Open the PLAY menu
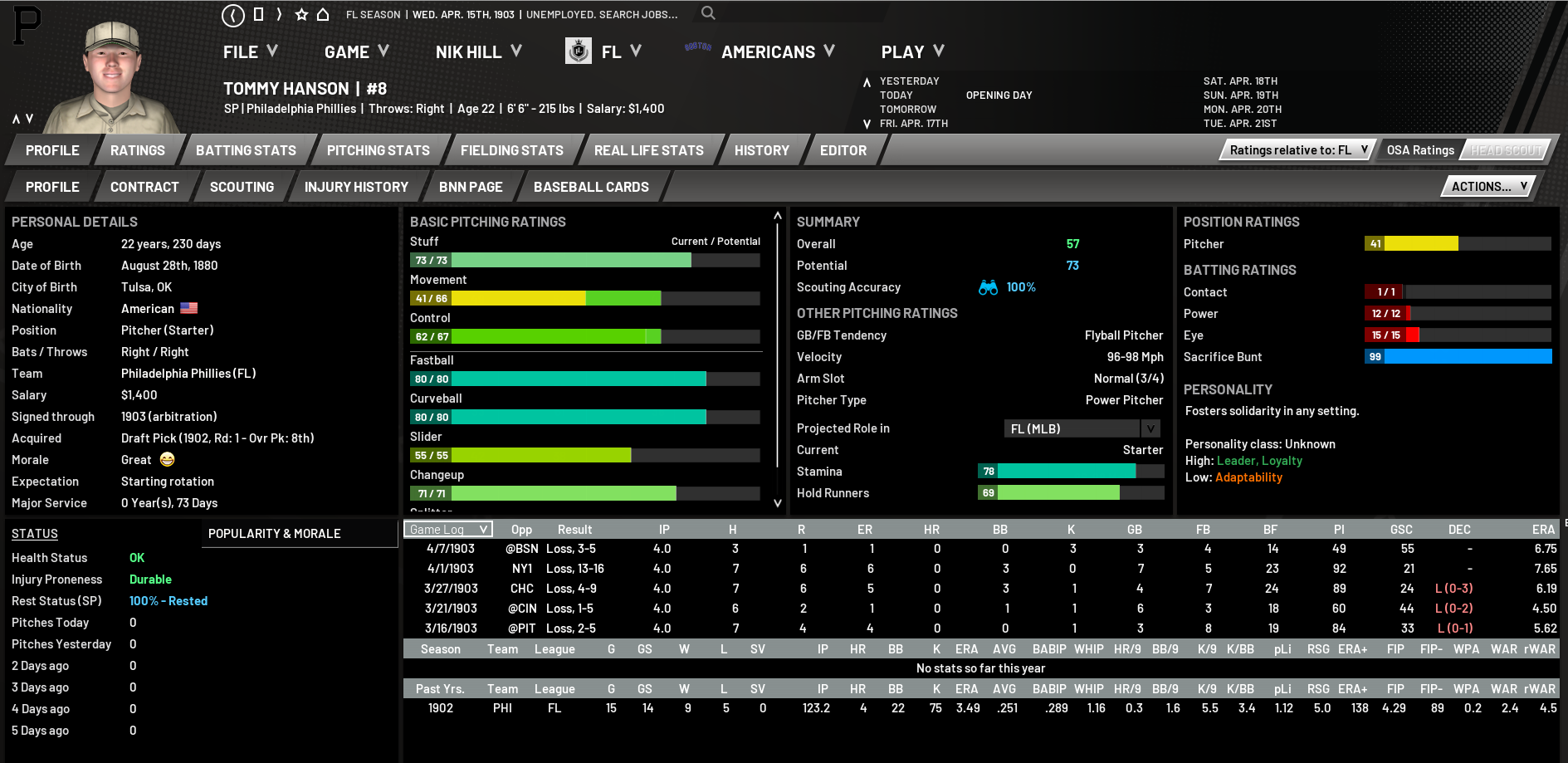Image resolution: width=1568 pixels, height=763 pixels. [x=911, y=52]
